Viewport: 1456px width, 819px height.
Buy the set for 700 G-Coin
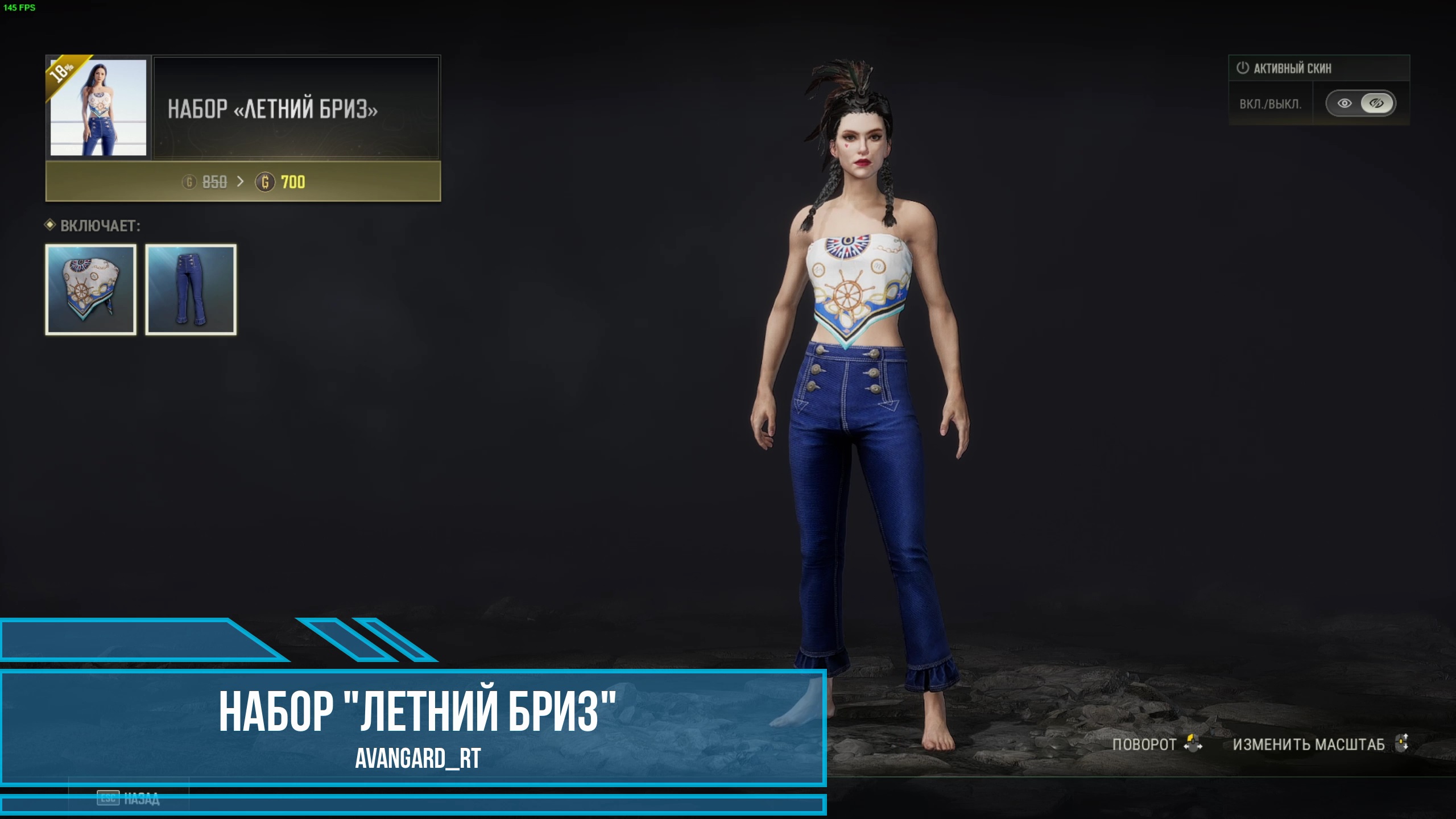243,182
